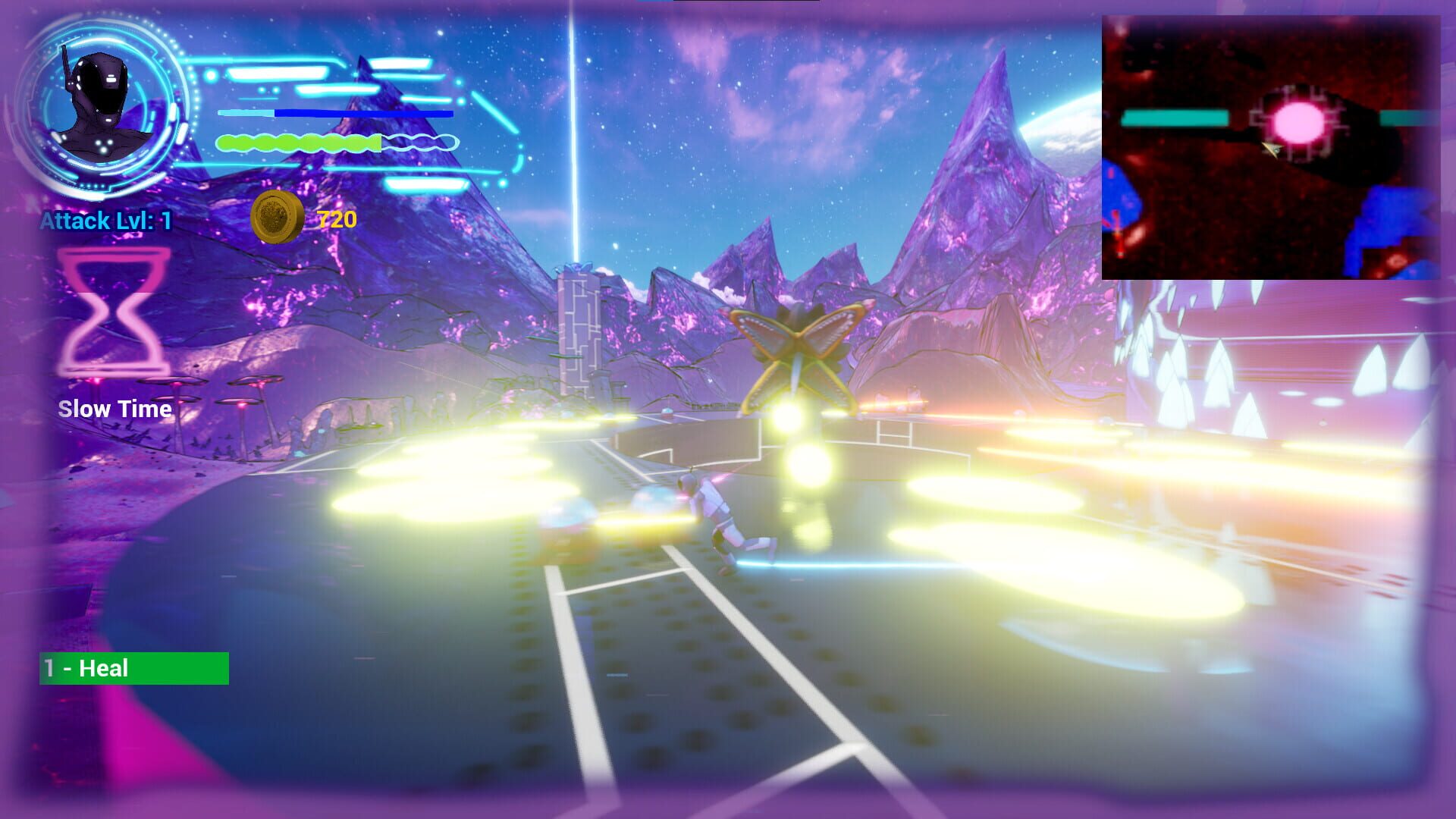
Task: Click the gold coin currency icon
Action: click(x=277, y=218)
